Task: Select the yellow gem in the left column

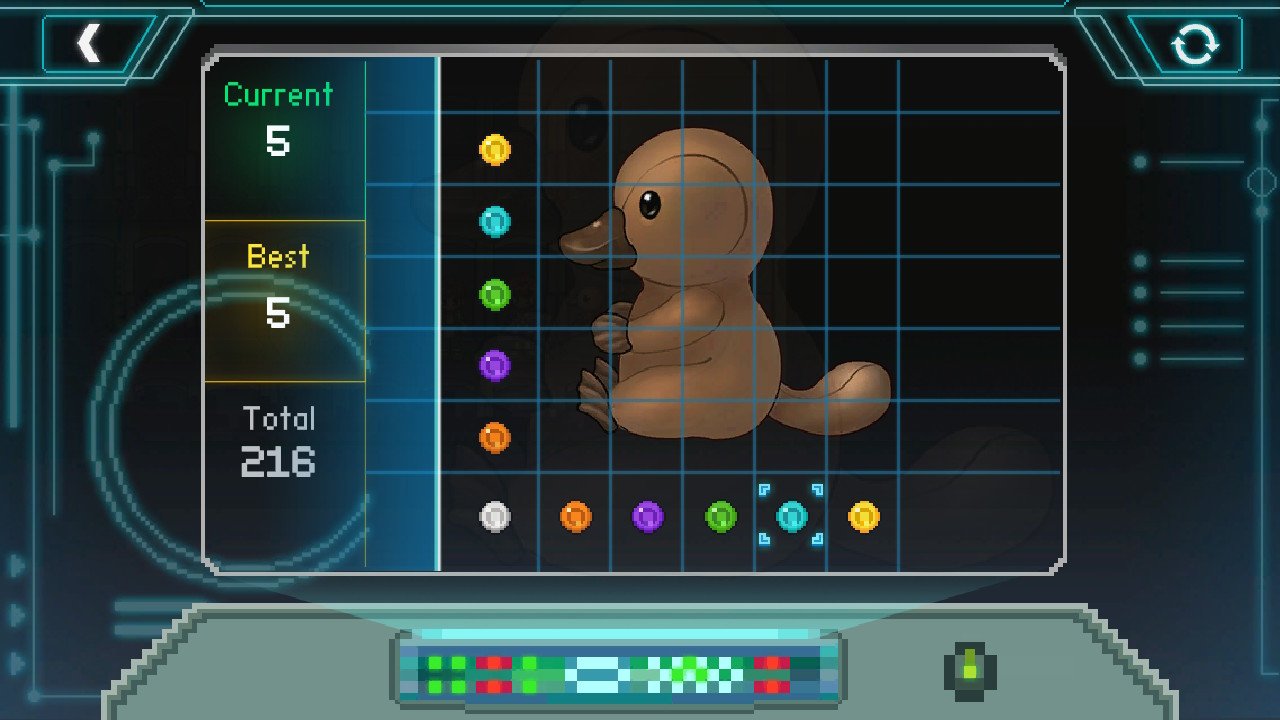Action: click(495, 150)
